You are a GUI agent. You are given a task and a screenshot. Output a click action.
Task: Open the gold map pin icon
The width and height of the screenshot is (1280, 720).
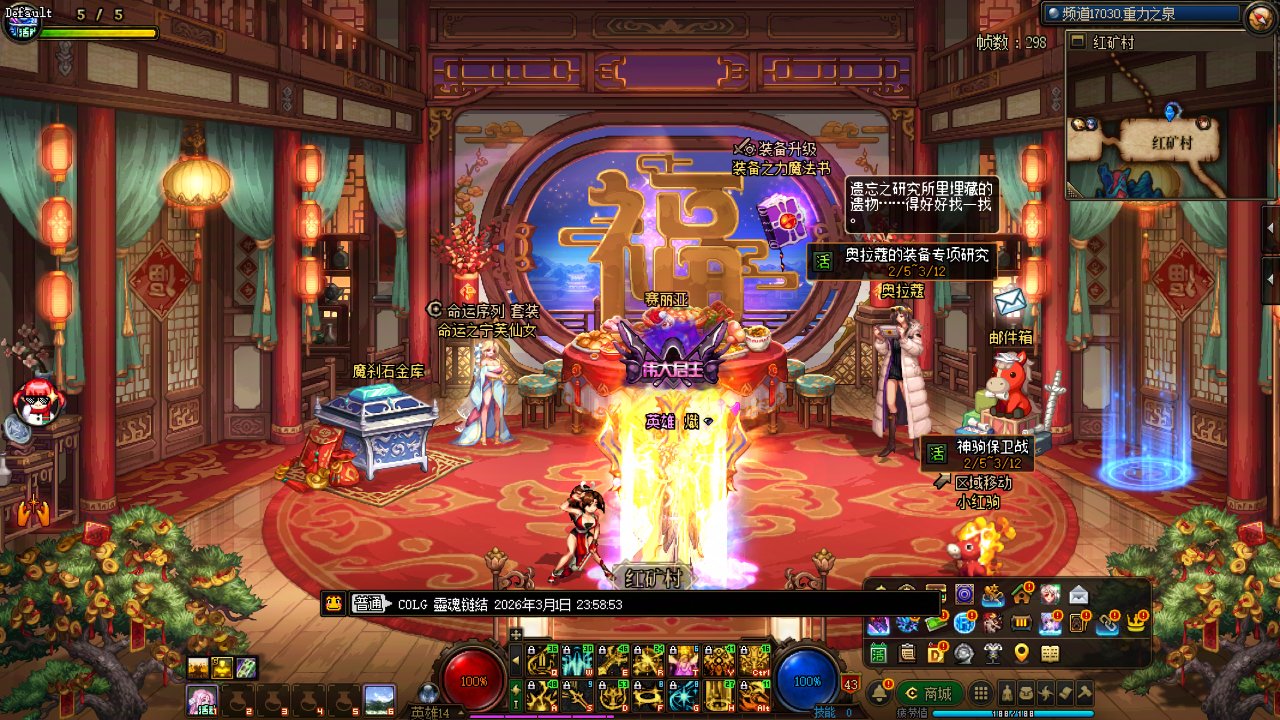(x=1021, y=653)
